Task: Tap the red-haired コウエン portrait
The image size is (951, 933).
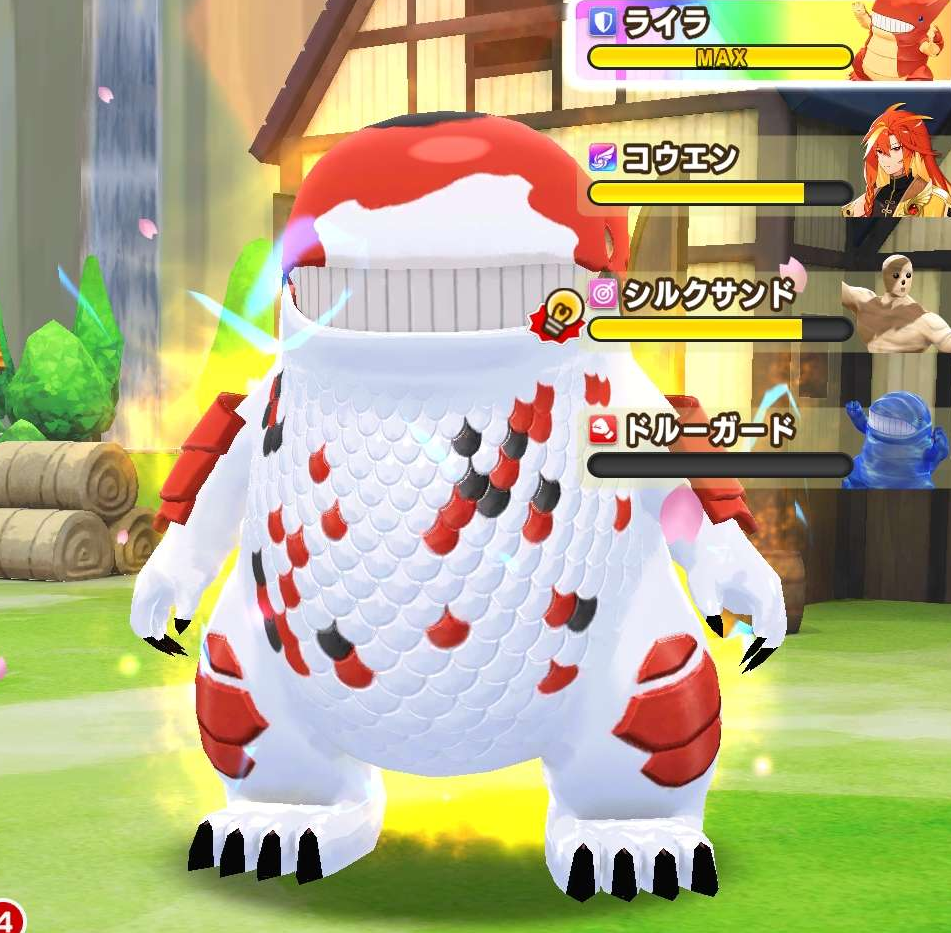Action: pyautogui.click(x=895, y=162)
